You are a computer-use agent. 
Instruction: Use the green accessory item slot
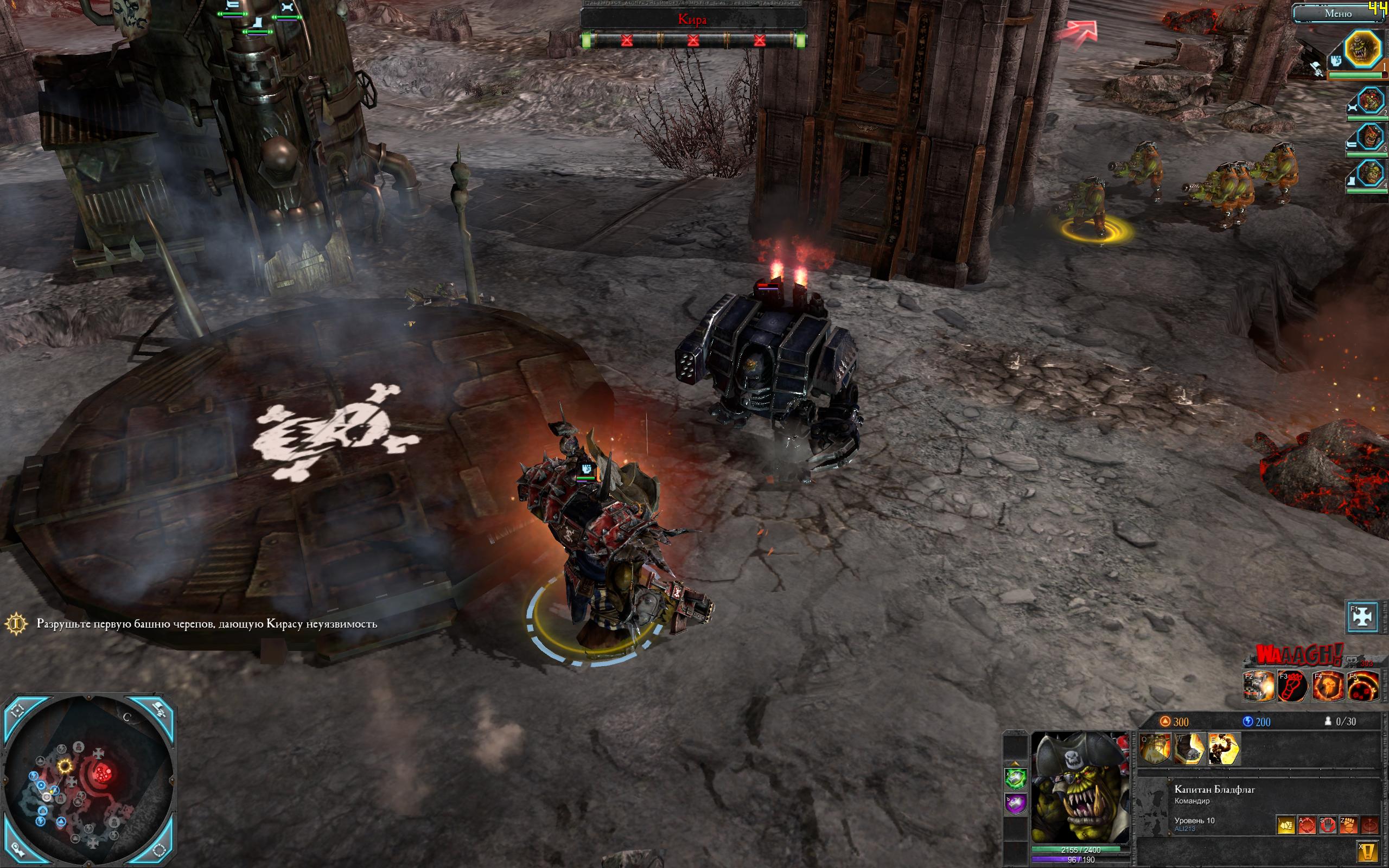click(x=1015, y=778)
